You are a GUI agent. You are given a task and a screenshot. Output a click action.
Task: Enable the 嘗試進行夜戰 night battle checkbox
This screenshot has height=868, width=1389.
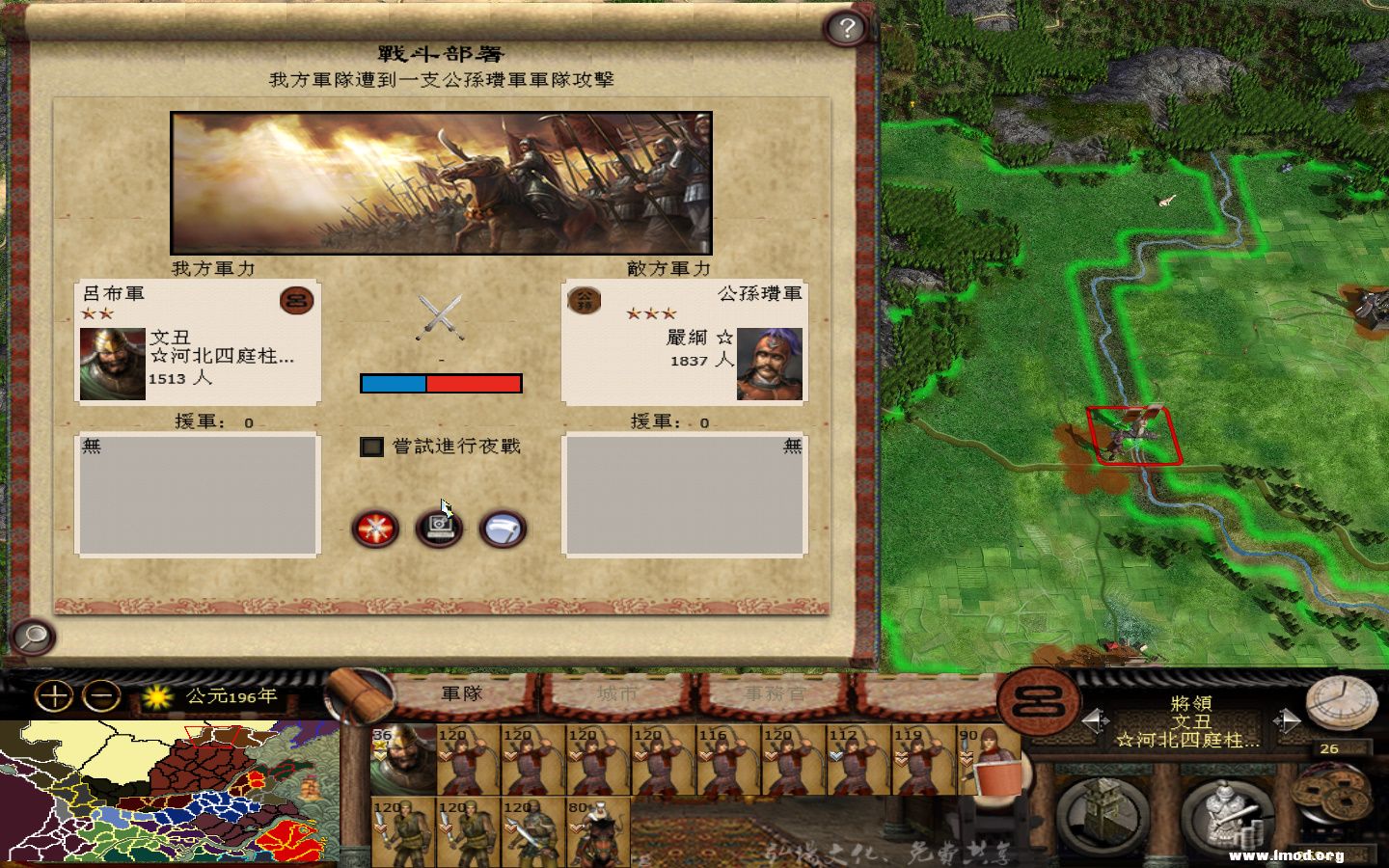[x=372, y=448]
